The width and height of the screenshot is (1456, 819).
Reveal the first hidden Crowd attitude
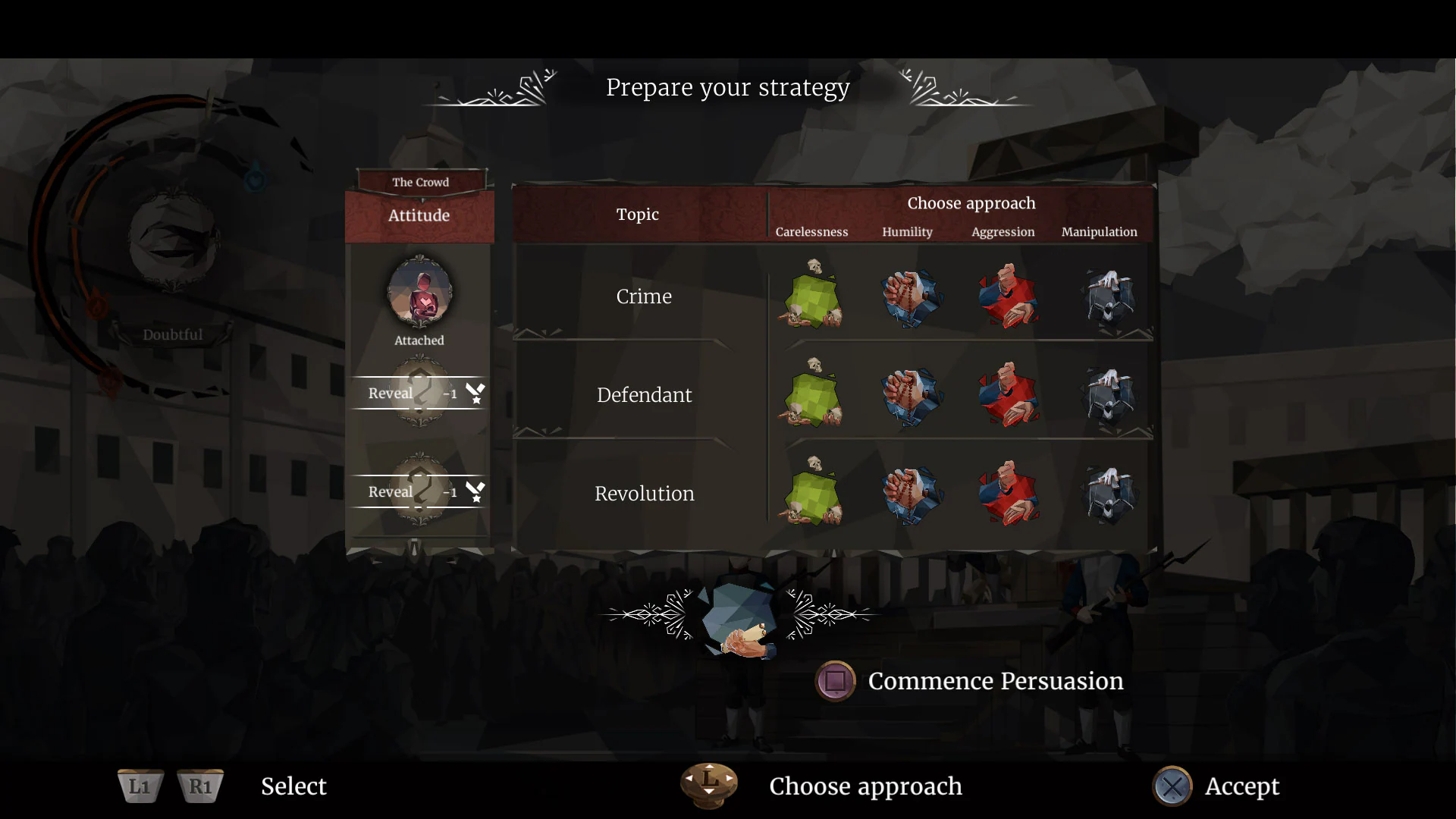[x=419, y=393]
